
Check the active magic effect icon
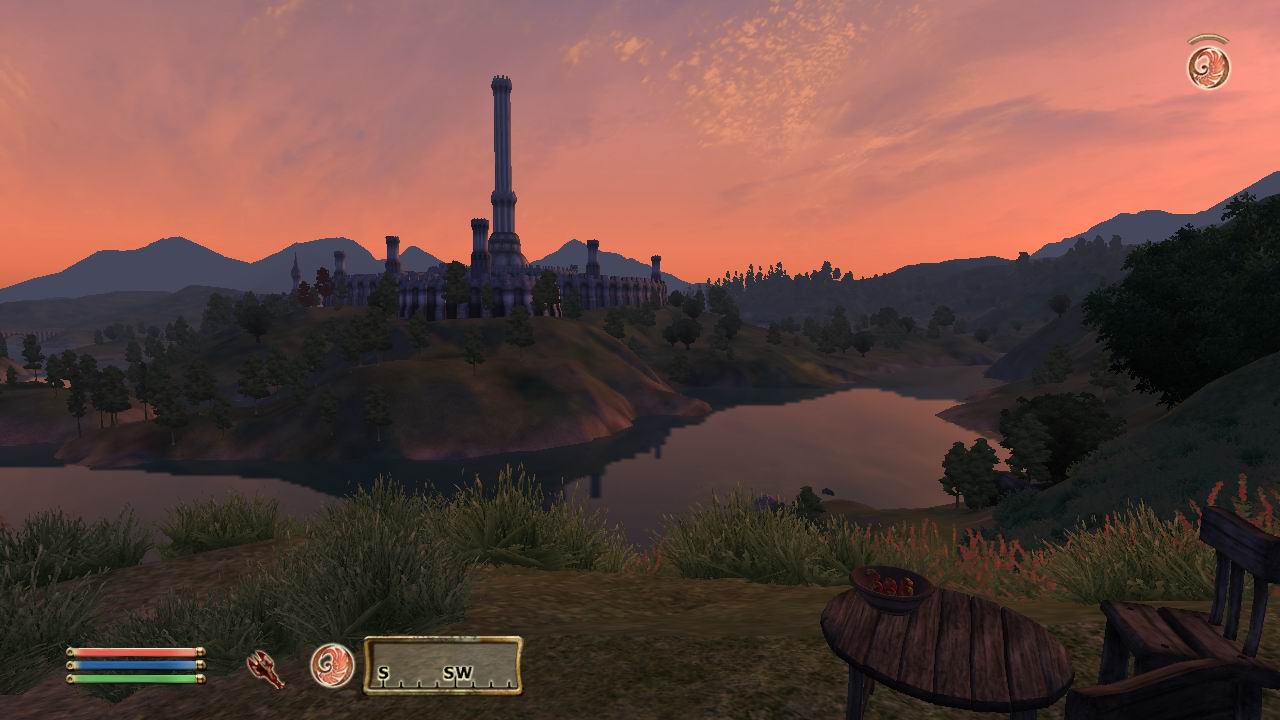pos(1208,66)
